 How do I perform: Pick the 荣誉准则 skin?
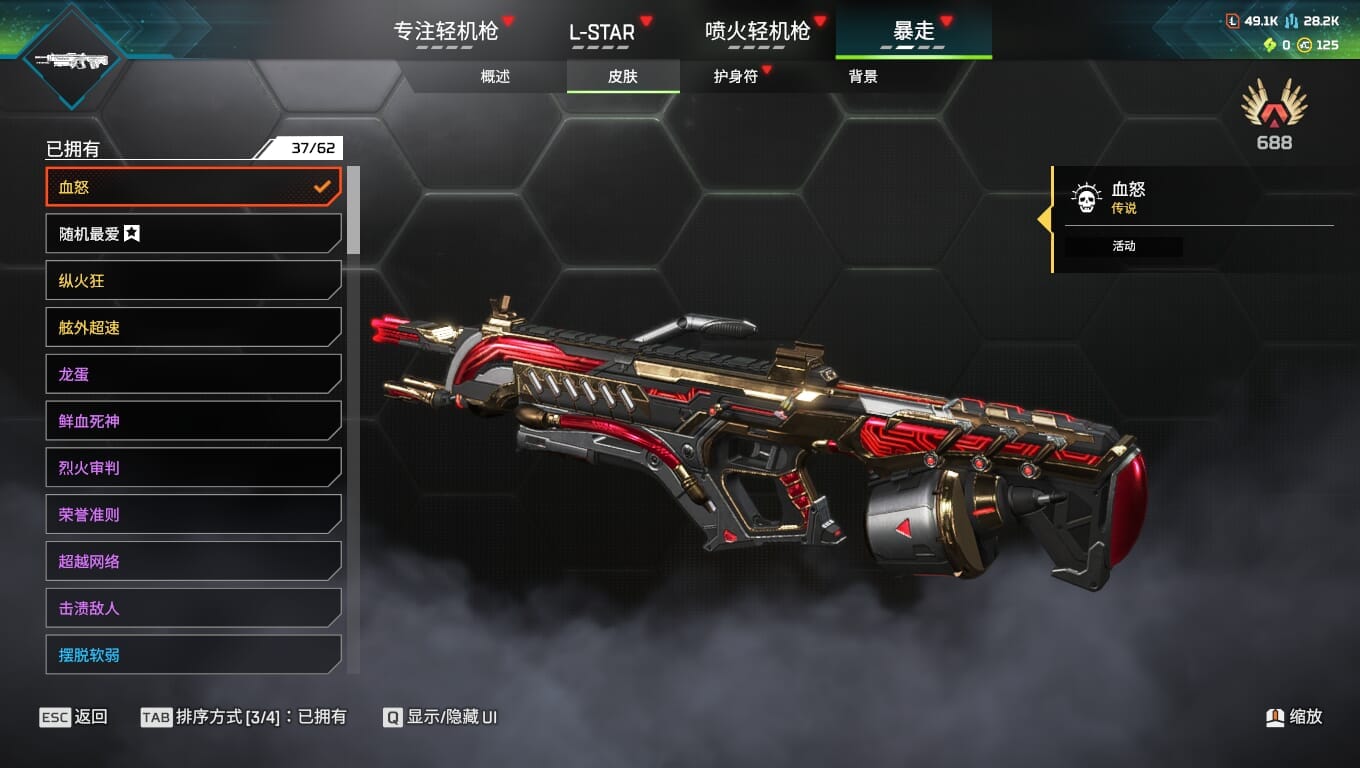(x=193, y=515)
